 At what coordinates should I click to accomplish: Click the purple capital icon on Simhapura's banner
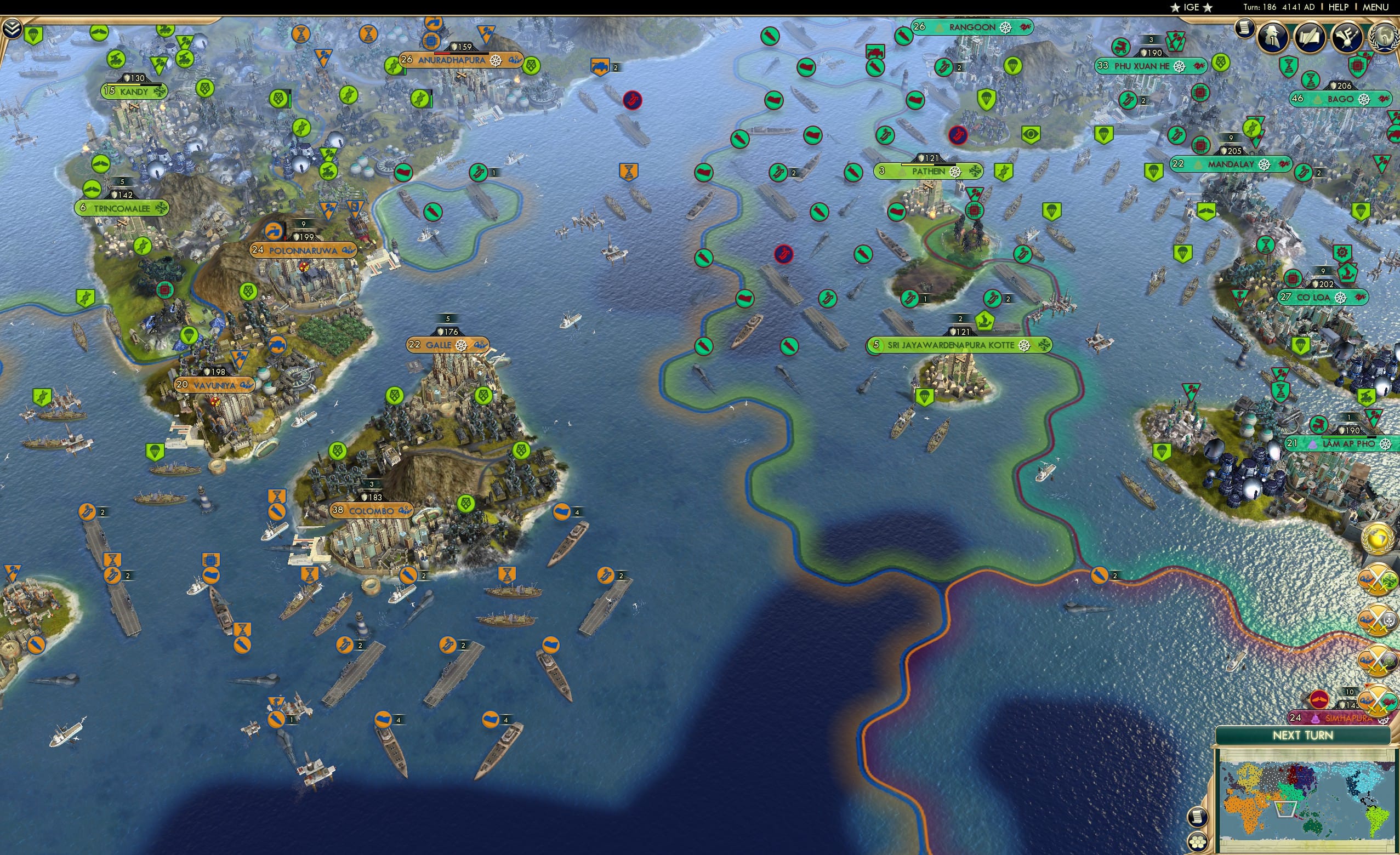1317,718
